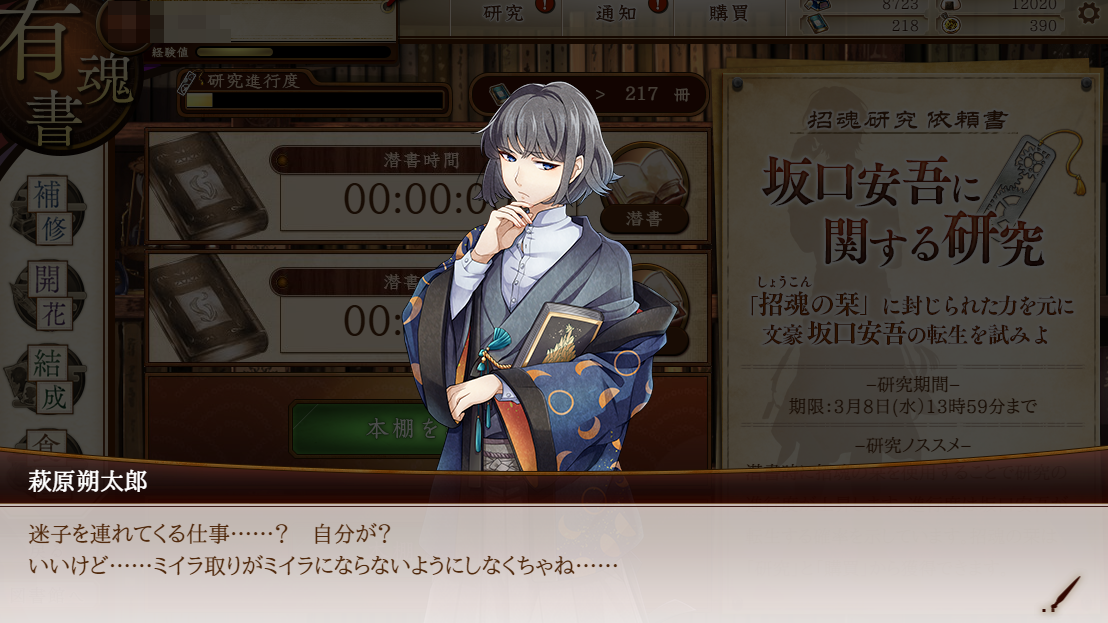Viewport: 1108px width, 623px height.
Task: Select 結成 in the side menu
Action: 50,378
